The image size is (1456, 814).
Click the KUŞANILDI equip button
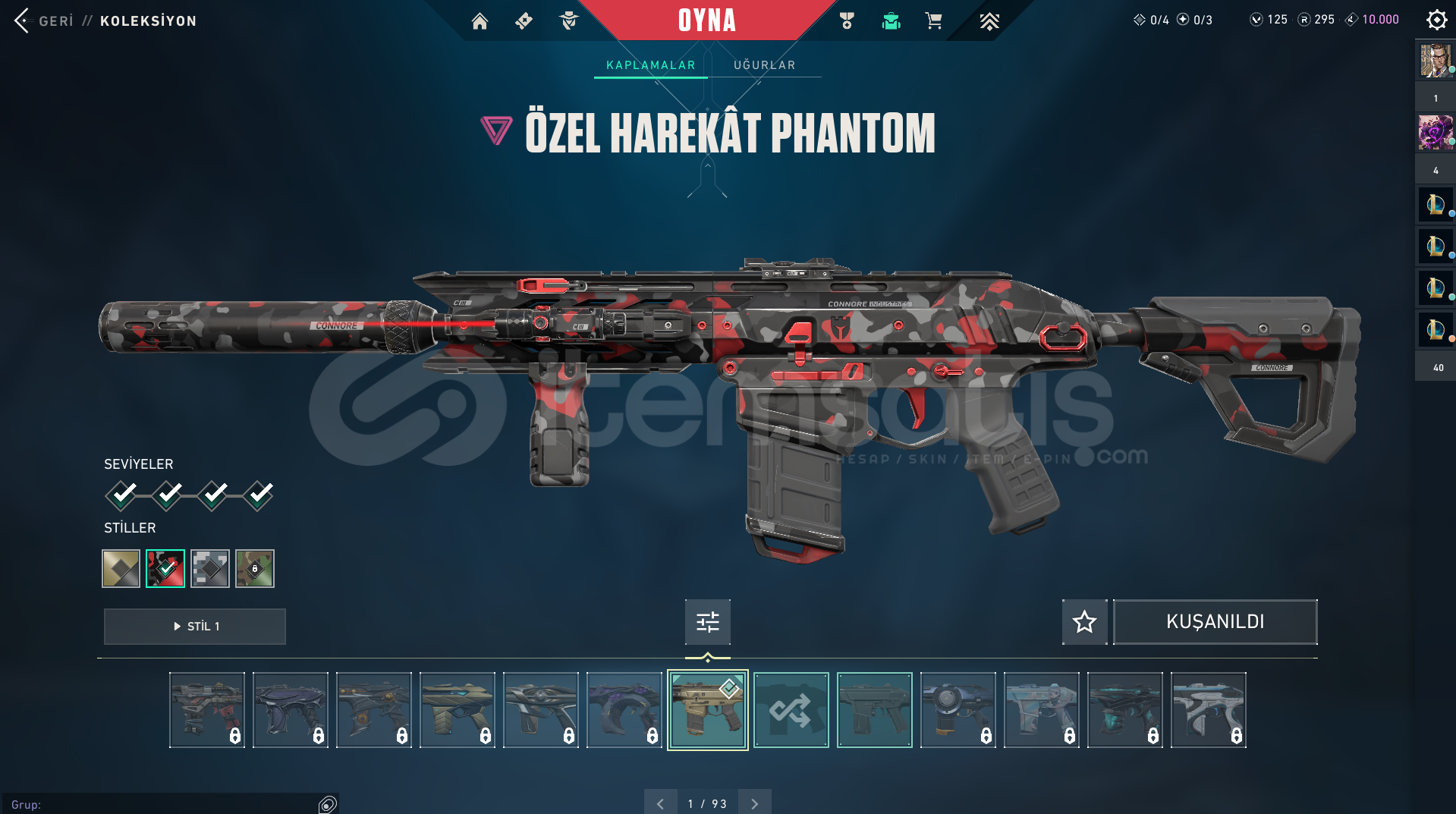(x=1214, y=621)
